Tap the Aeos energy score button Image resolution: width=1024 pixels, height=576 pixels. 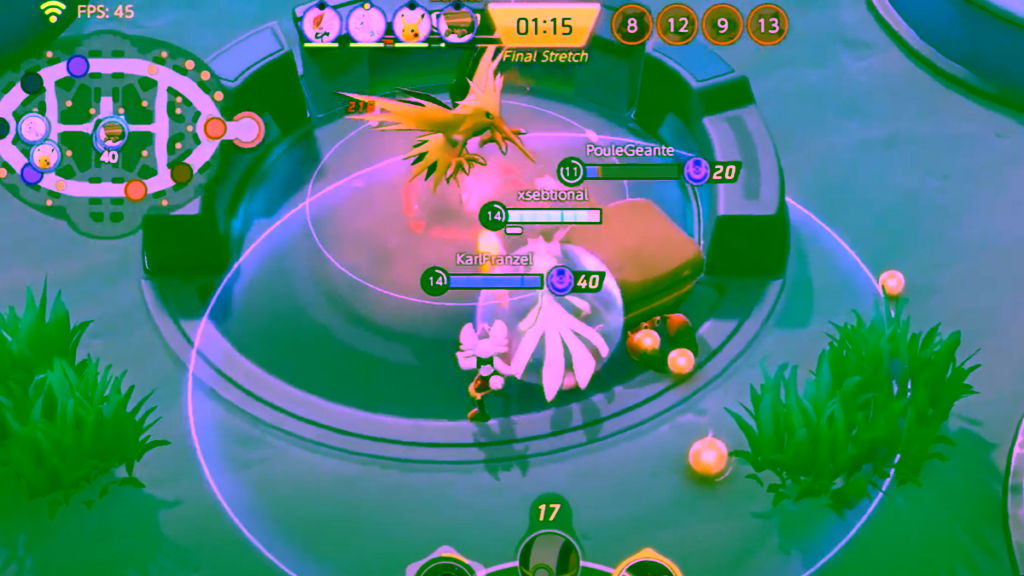(548, 515)
